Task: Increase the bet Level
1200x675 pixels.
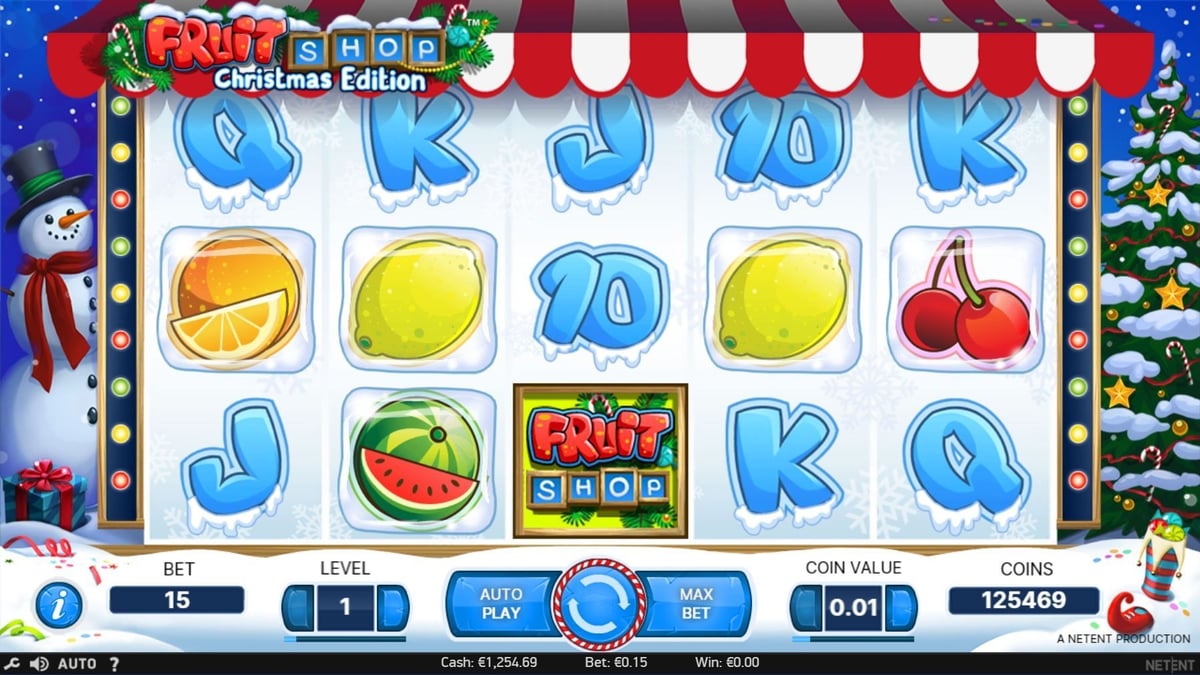Action: point(393,608)
